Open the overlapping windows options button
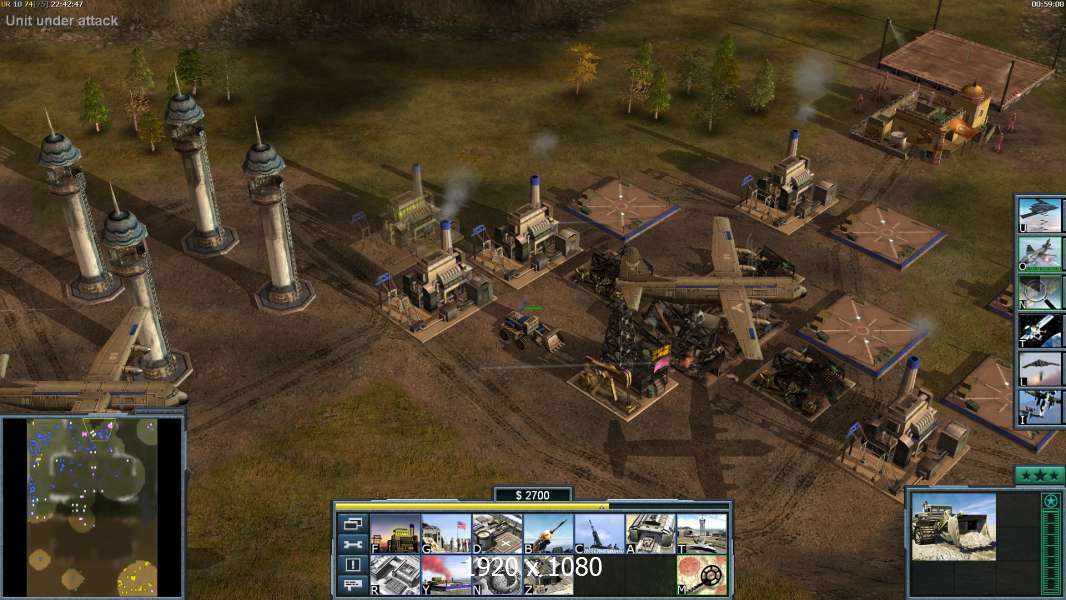1066x600 pixels. pyautogui.click(x=352, y=523)
